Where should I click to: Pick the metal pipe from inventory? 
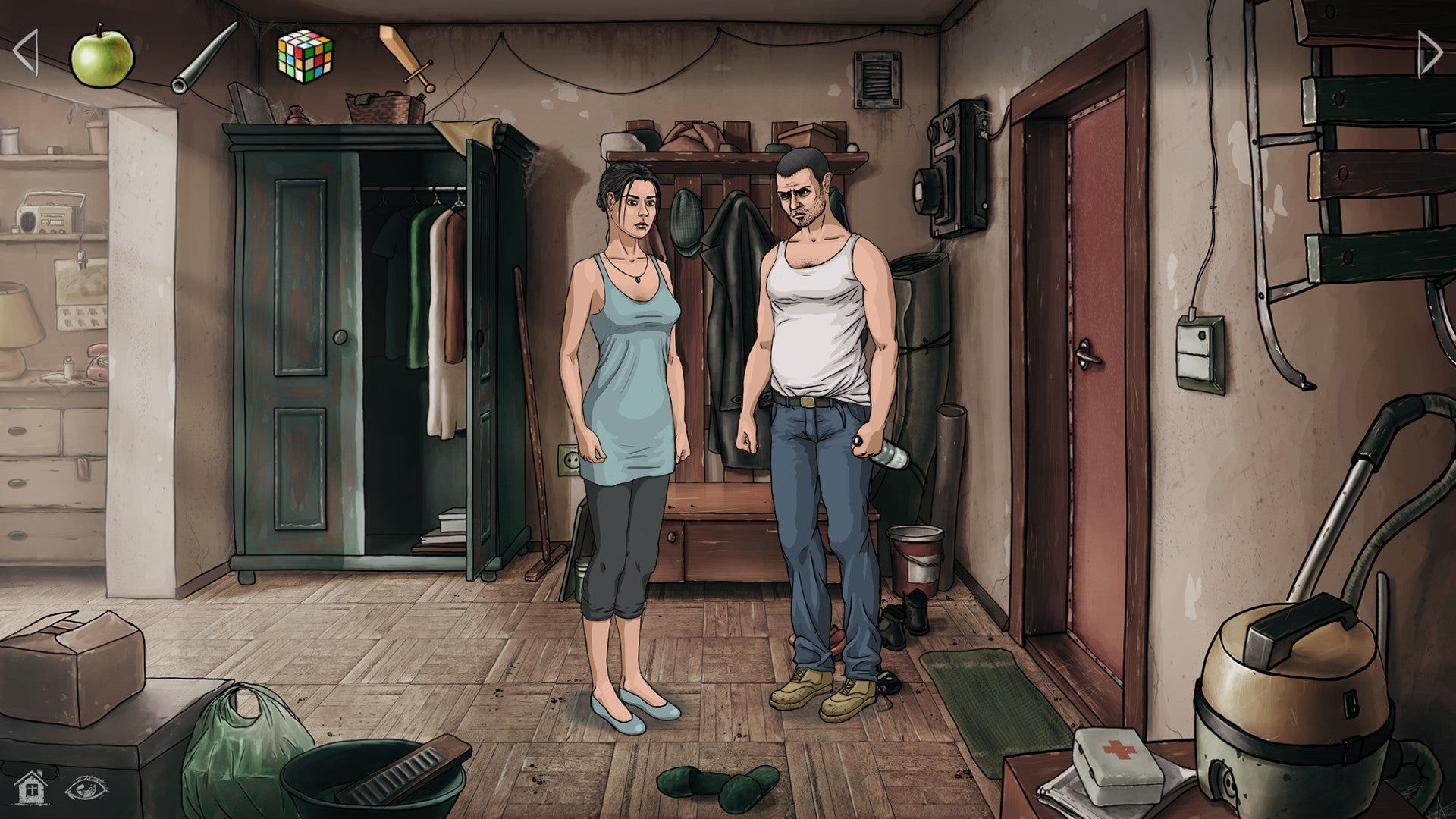[203, 59]
